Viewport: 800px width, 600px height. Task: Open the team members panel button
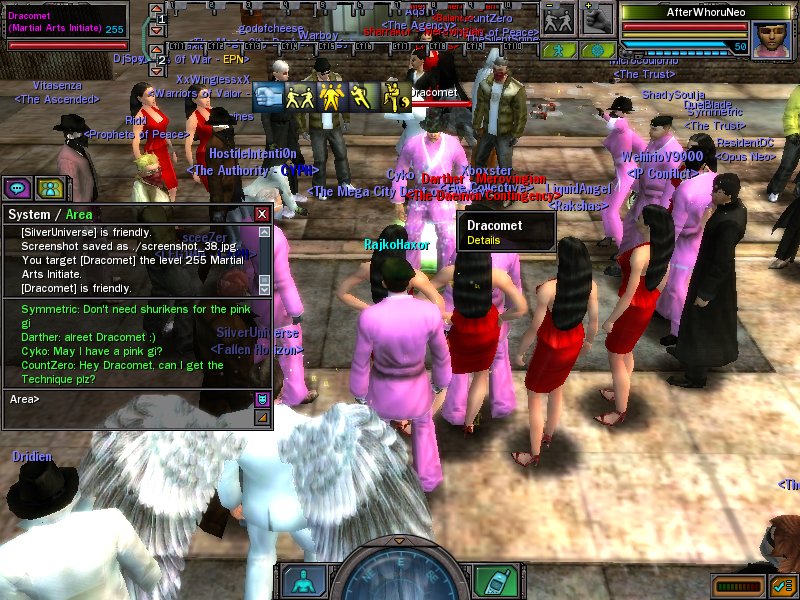click(49, 187)
